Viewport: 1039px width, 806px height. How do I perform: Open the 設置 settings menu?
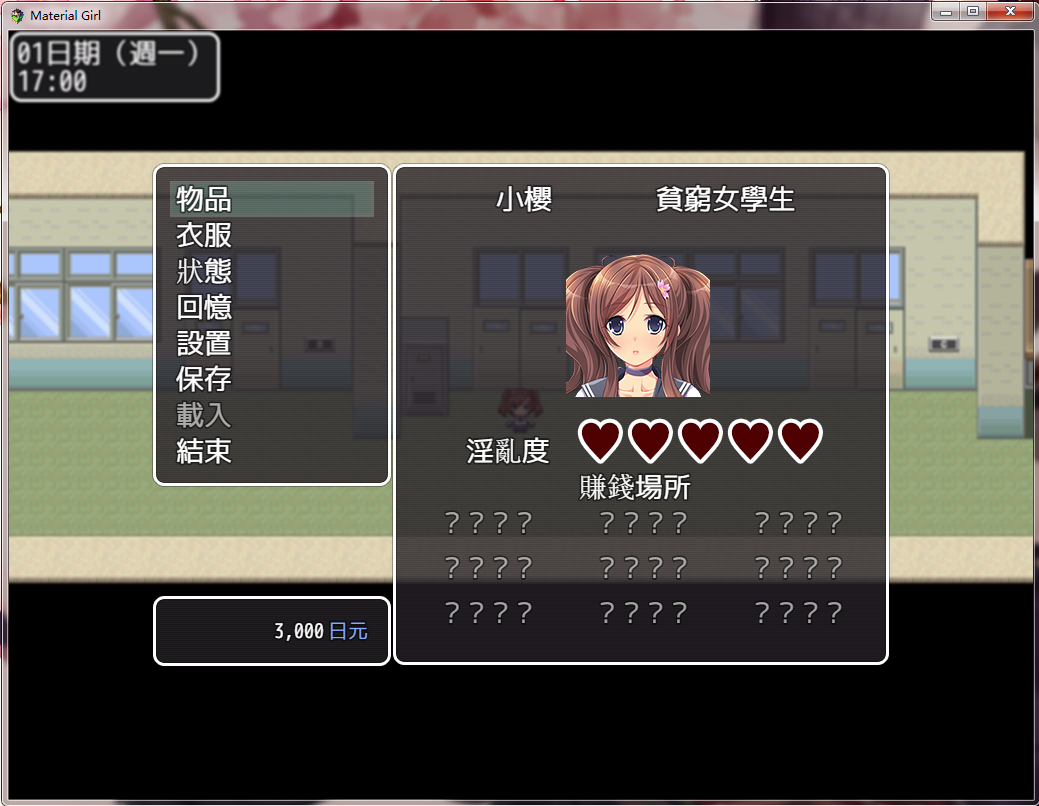(x=204, y=343)
